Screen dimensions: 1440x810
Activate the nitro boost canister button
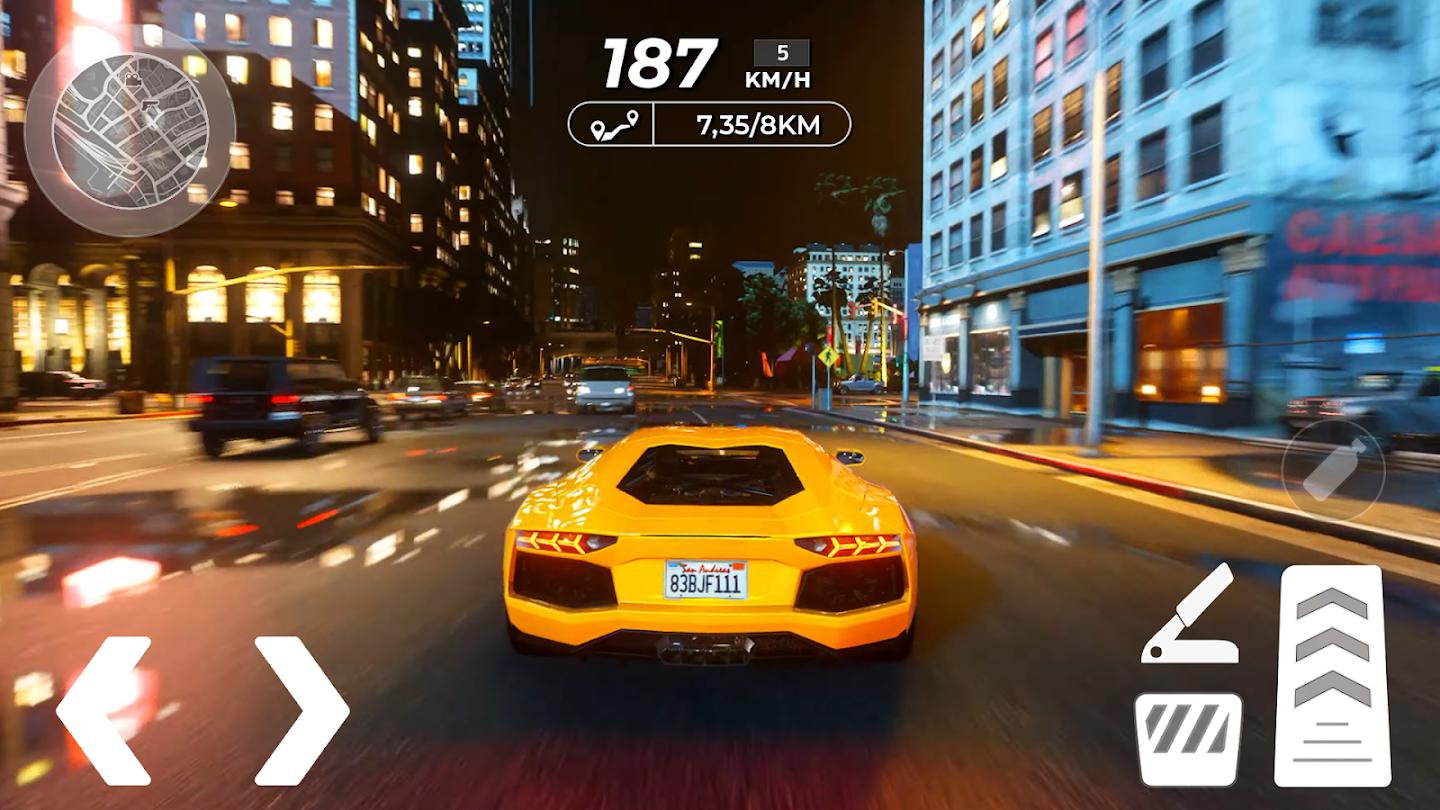(x=1333, y=470)
